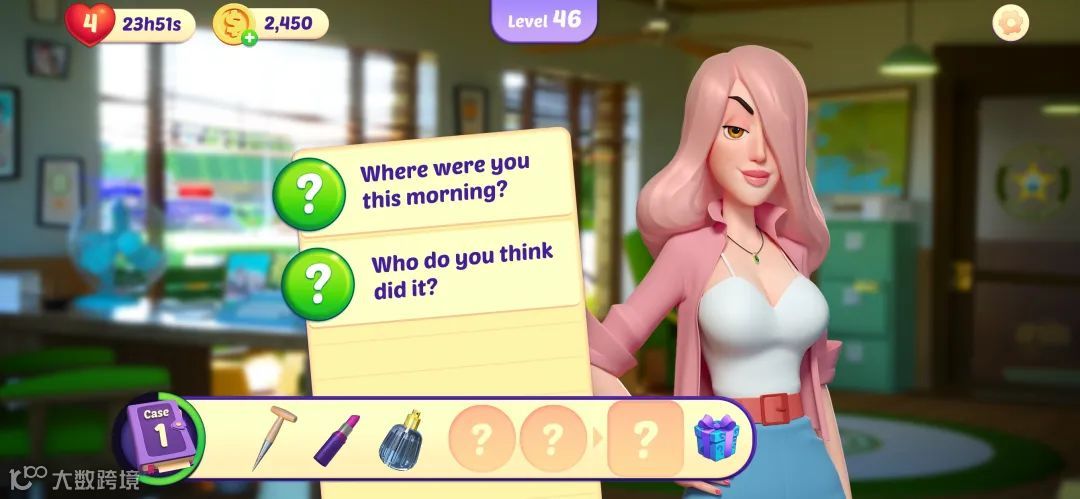The height and width of the screenshot is (499, 1080).
Task: Open the settings gear
Action: click(x=1011, y=24)
